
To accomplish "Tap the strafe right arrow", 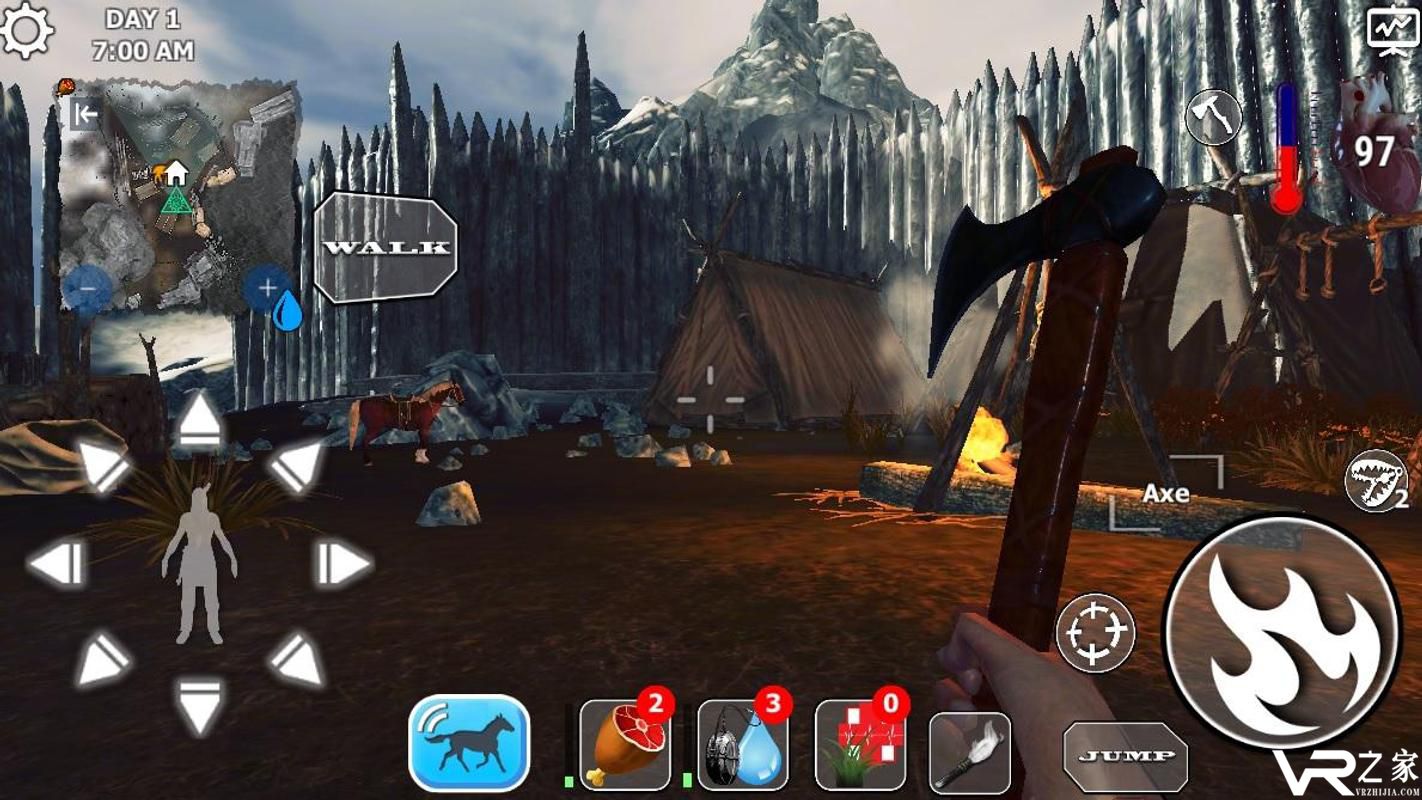I will tap(344, 565).
